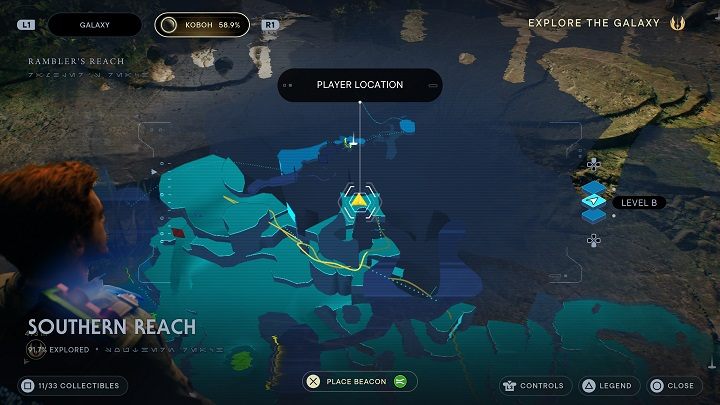Close the holomap
Viewport: 720px width, 405px height.
(671, 385)
